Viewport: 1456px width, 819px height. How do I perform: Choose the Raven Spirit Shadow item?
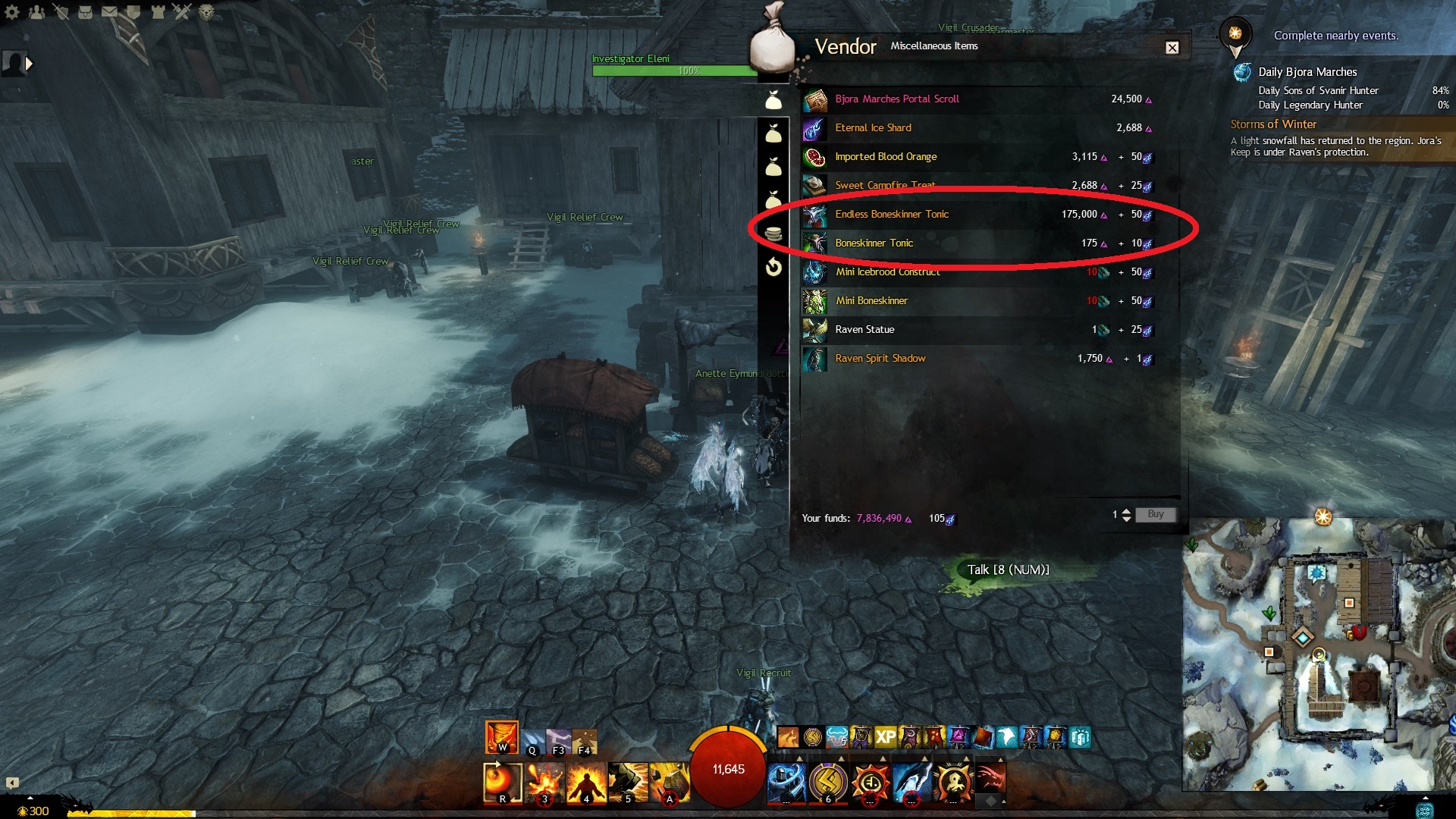tap(880, 359)
